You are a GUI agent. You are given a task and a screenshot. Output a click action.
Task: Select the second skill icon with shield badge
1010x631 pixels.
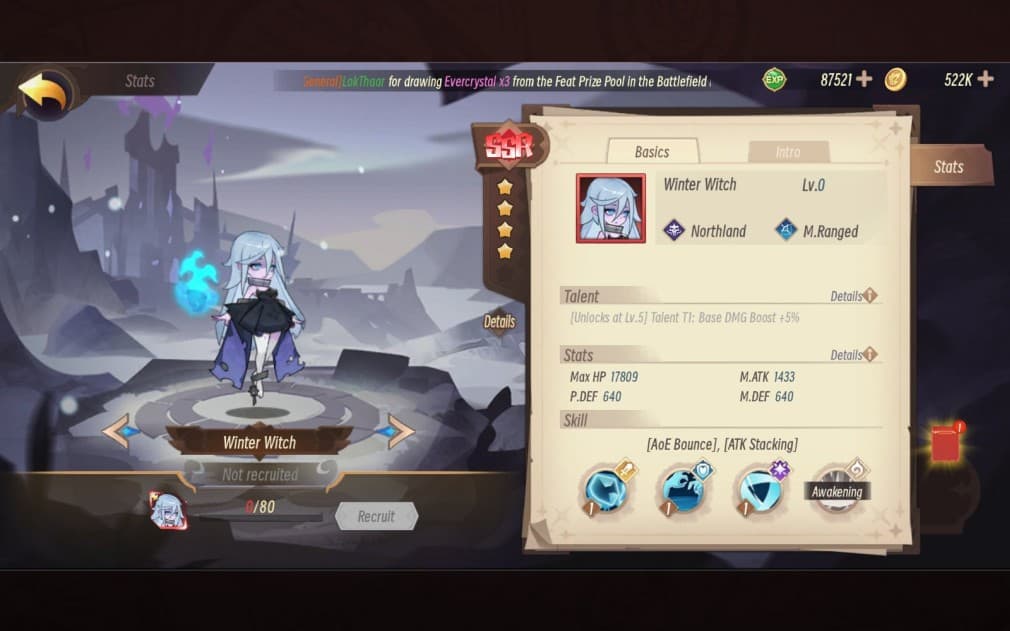tap(682, 490)
